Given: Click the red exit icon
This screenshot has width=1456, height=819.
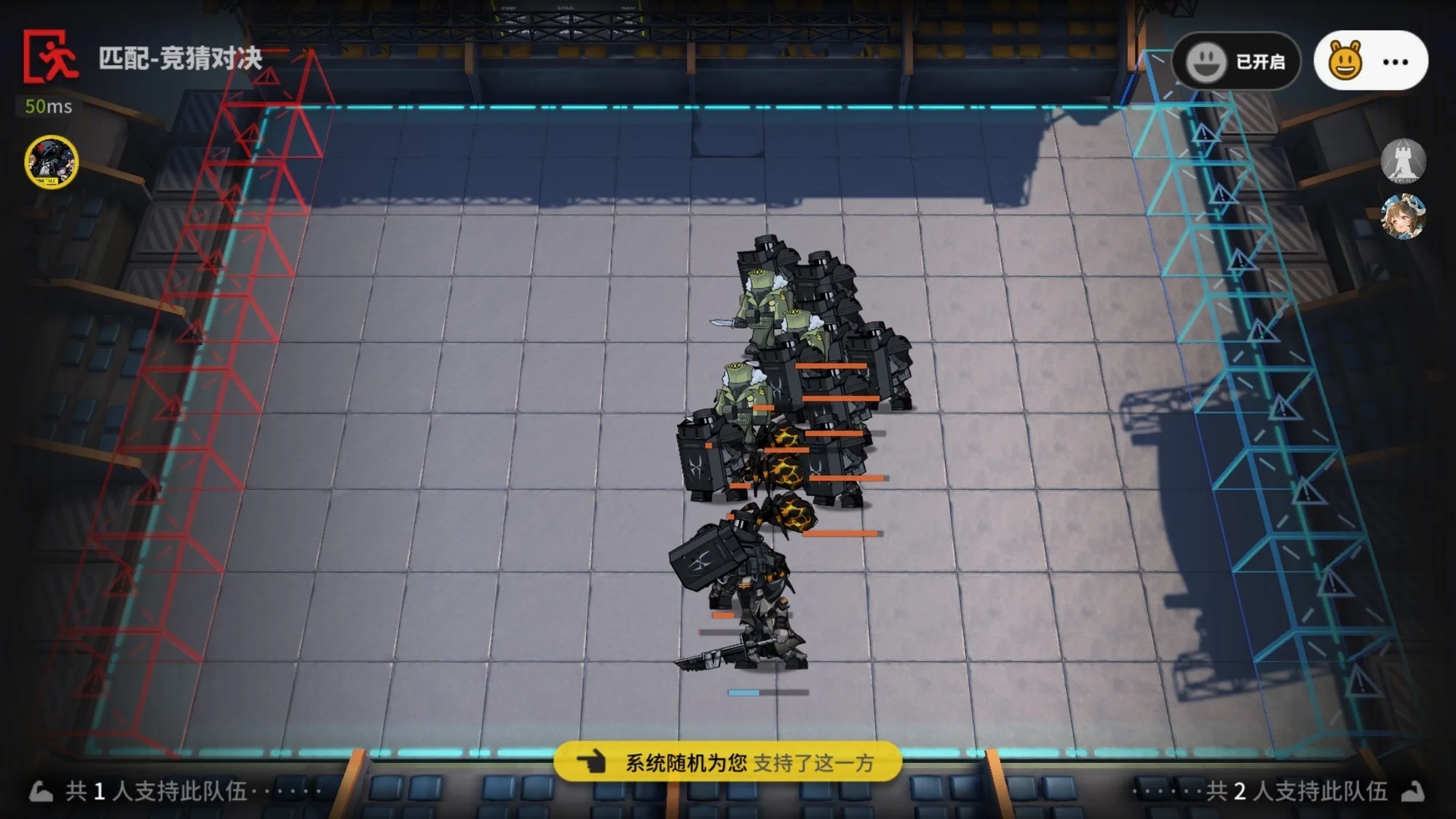Looking at the screenshot, I should tap(50, 57).
